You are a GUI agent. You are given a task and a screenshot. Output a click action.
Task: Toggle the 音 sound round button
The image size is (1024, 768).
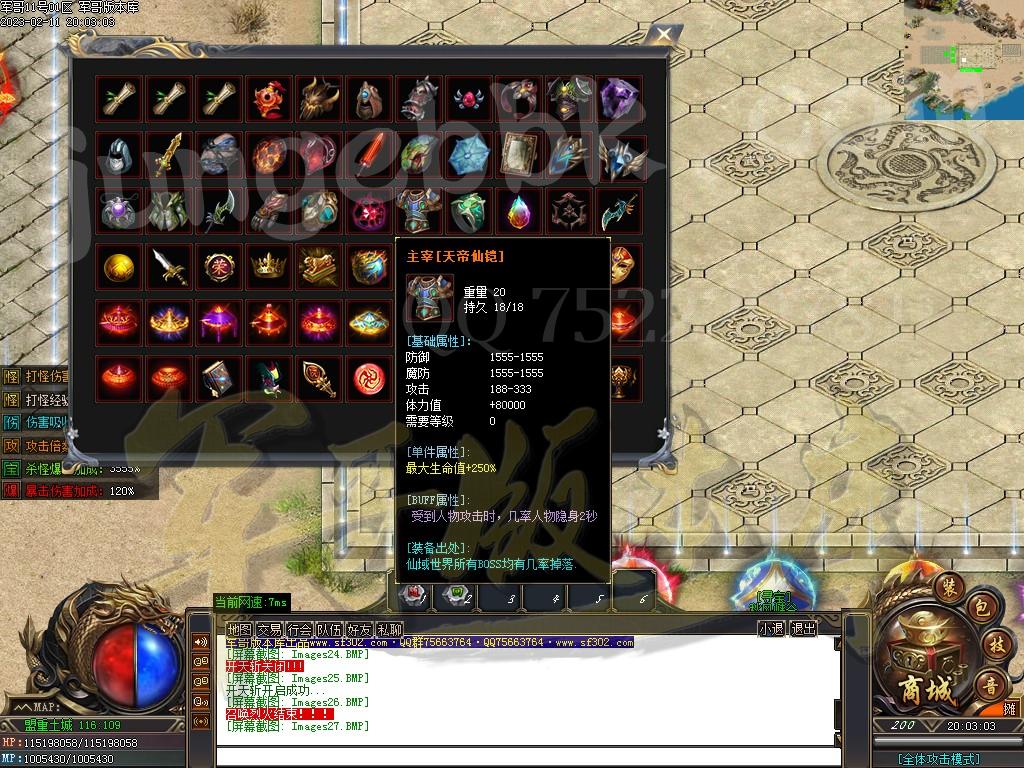click(x=990, y=686)
